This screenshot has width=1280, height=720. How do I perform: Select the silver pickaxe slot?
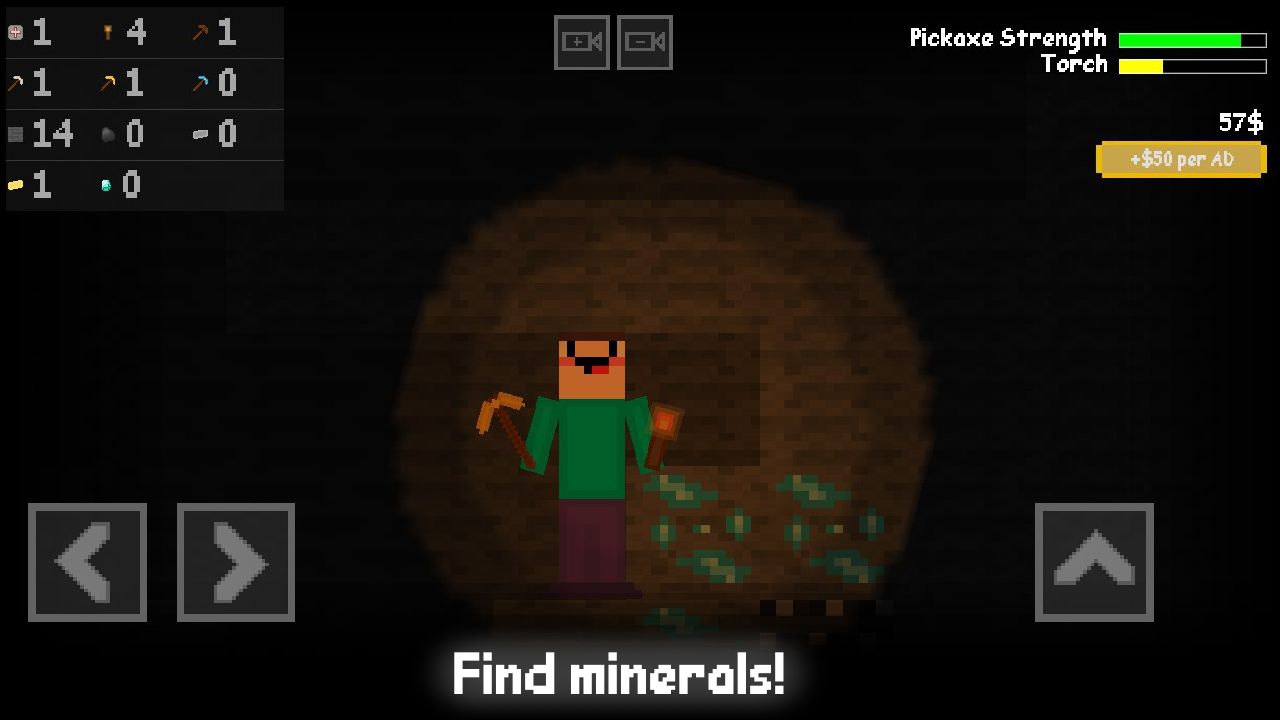click(x=15, y=83)
